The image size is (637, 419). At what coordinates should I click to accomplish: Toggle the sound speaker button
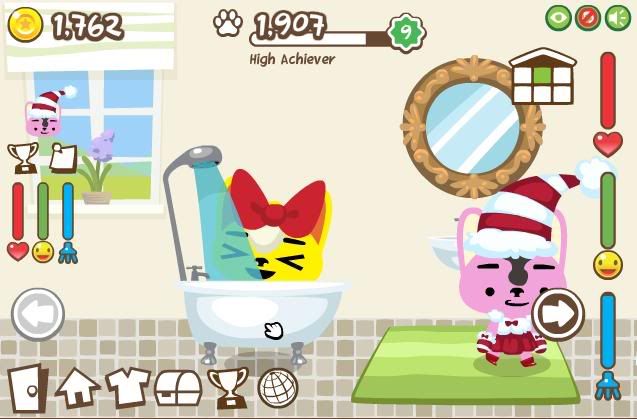[x=616, y=18]
